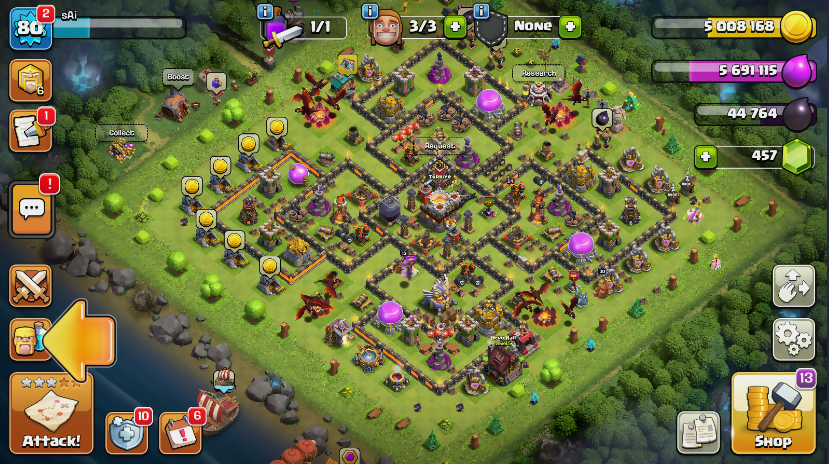Add builders with the 3/3 plus button
Image resolution: width=829 pixels, height=464 pixels.
point(455,27)
